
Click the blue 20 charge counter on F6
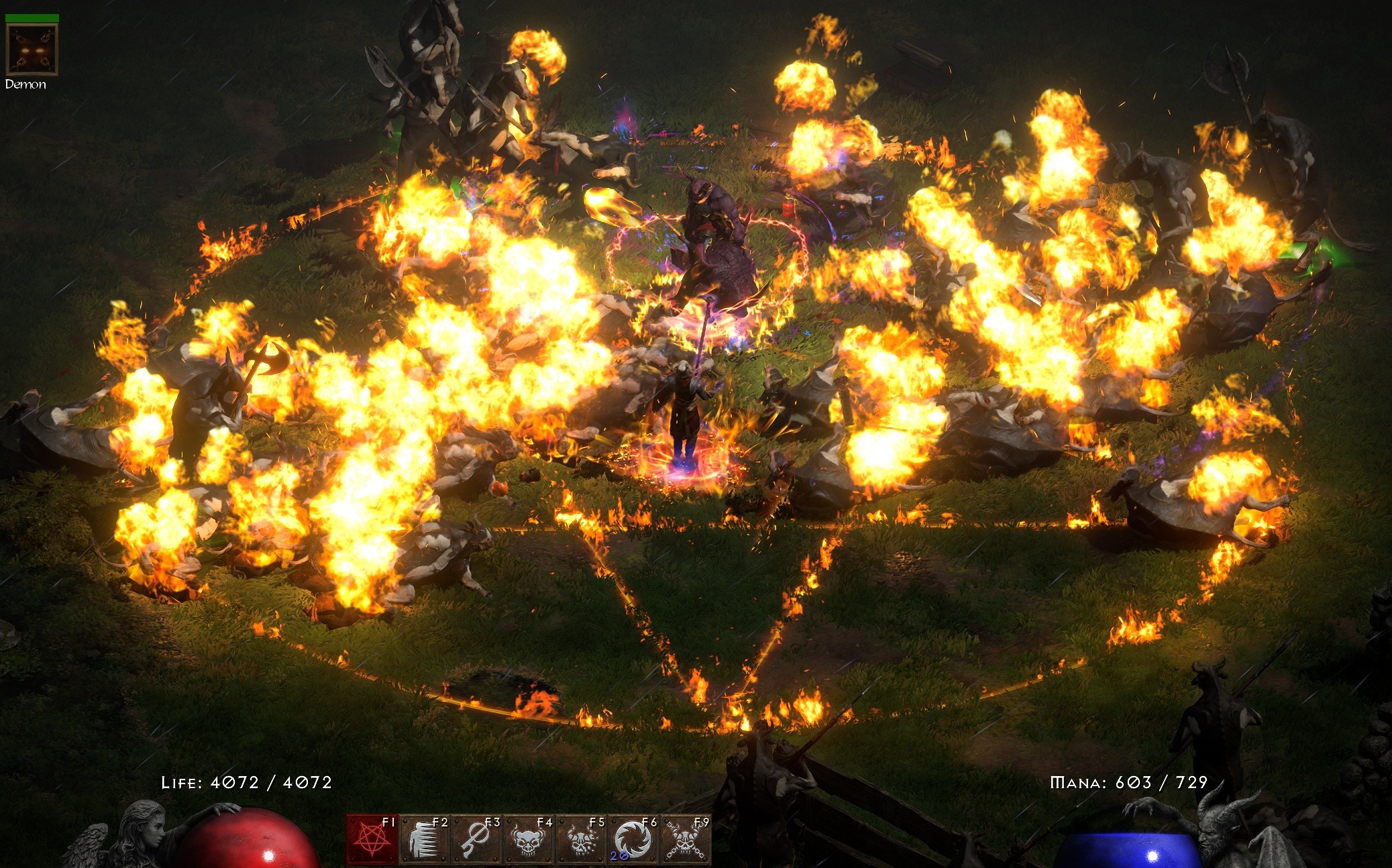point(619,855)
